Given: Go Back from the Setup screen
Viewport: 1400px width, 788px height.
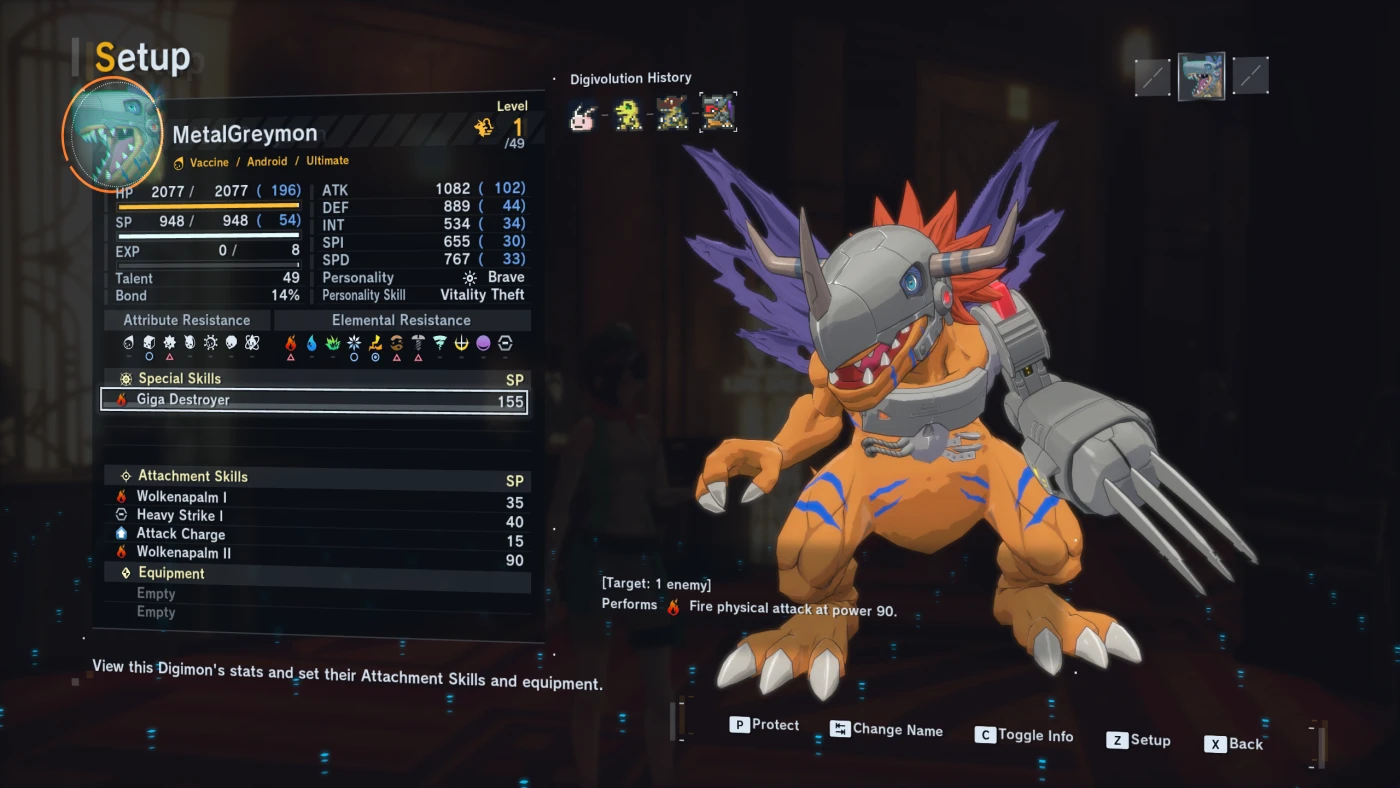Looking at the screenshot, I should [x=1234, y=744].
